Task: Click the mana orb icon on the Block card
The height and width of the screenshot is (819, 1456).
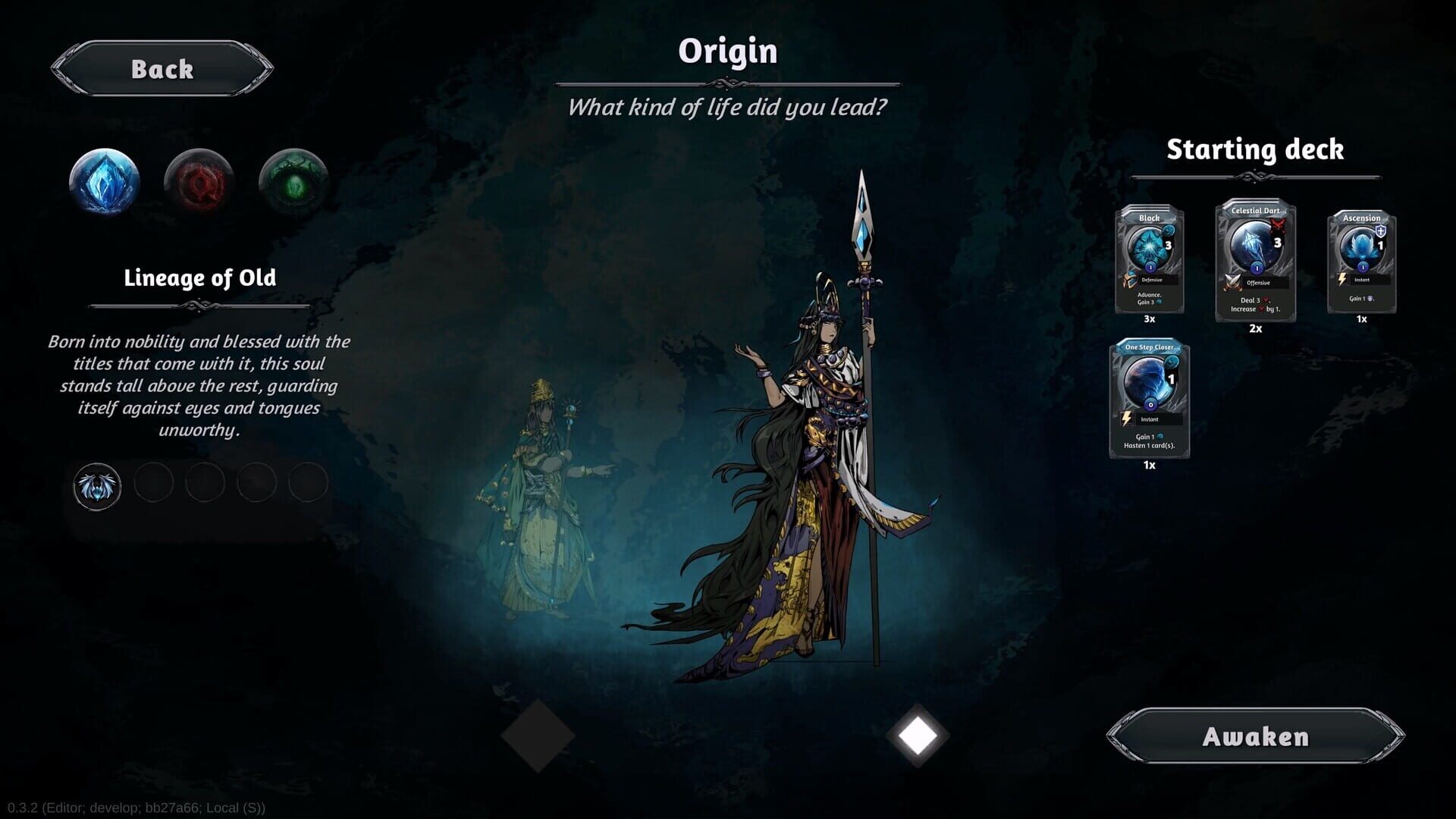Action: pos(1169,229)
